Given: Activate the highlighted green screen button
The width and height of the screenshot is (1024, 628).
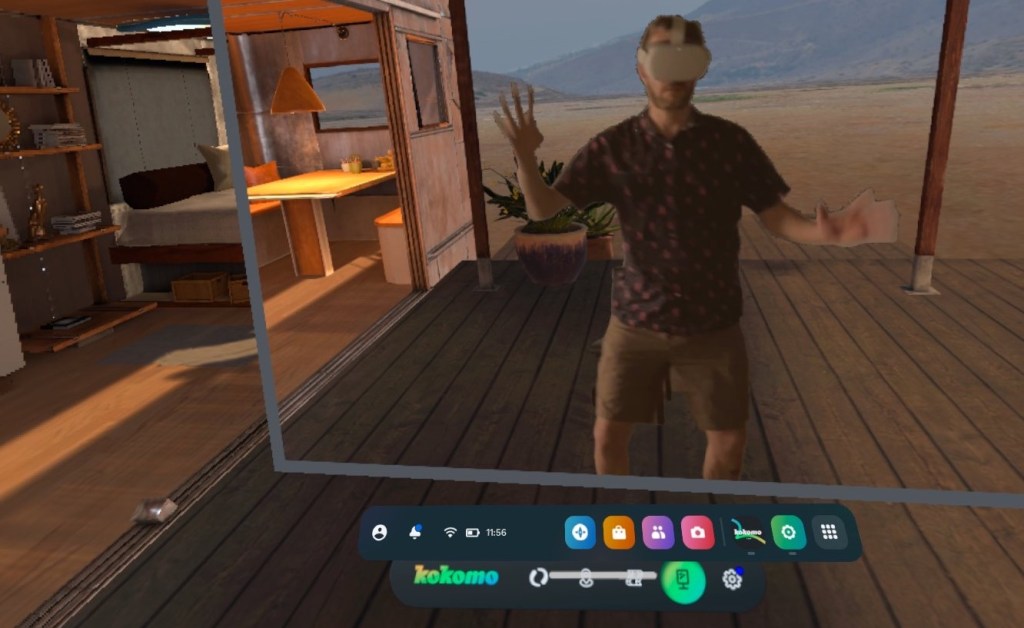Looking at the screenshot, I should click(684, 579).
